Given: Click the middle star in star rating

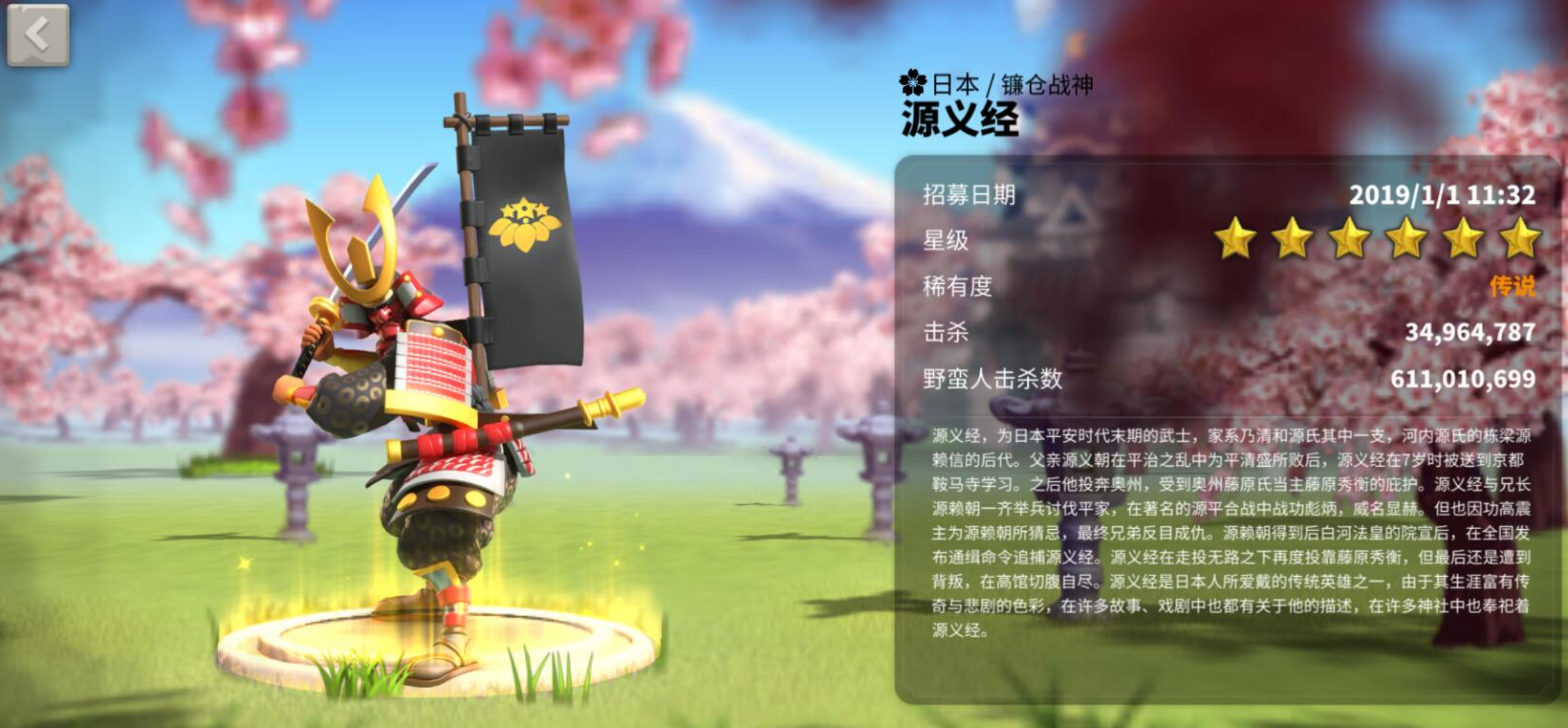Looking at the screenshot, I should pyautogui.click(x=1349, y=241).
